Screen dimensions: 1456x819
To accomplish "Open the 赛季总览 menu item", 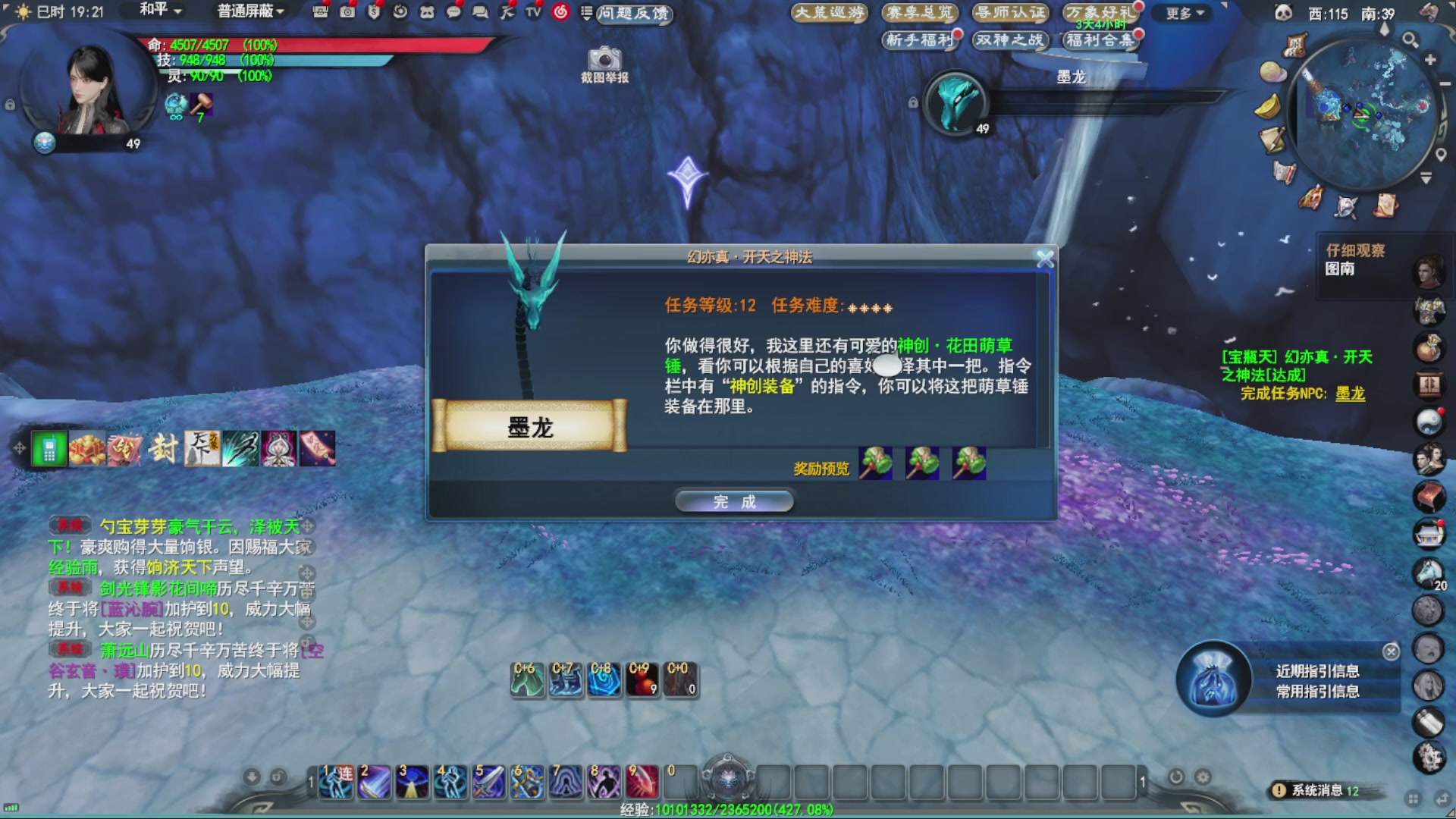I will tap(918, 13).
